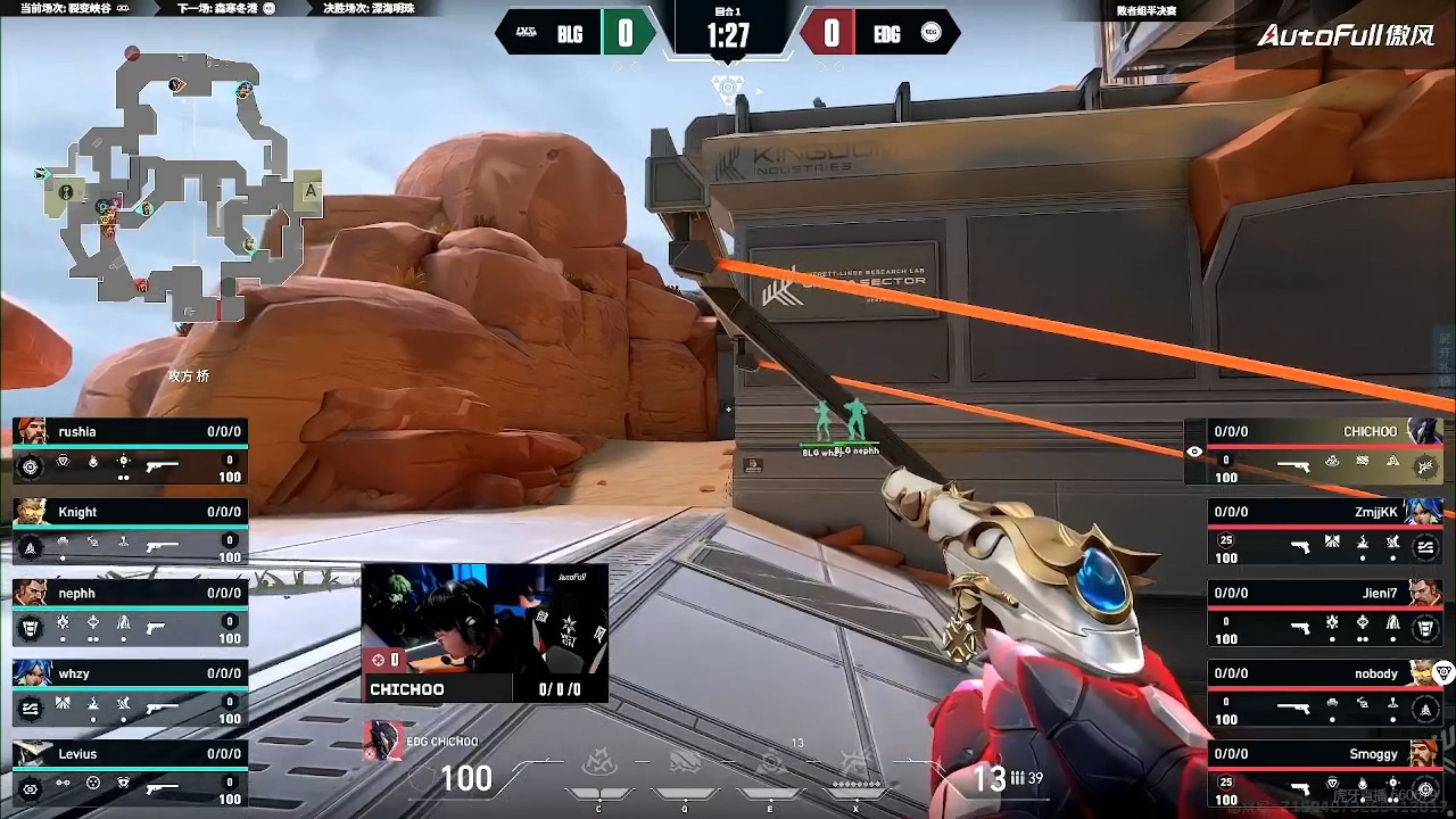Choose nephh in the BLG player list
The height and width of the screenshot is (819, 1456).
(130, 612)
